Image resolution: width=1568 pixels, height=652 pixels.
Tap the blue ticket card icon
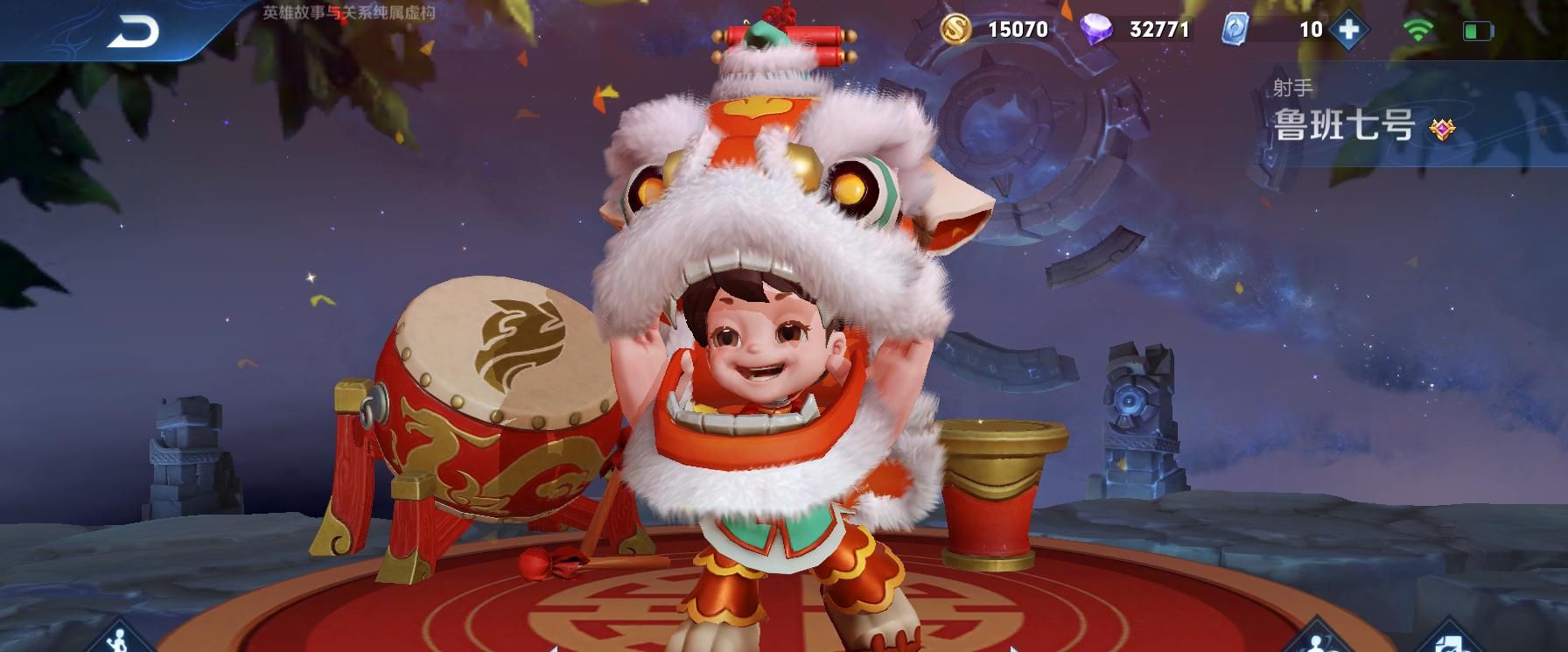(1235, 30)
